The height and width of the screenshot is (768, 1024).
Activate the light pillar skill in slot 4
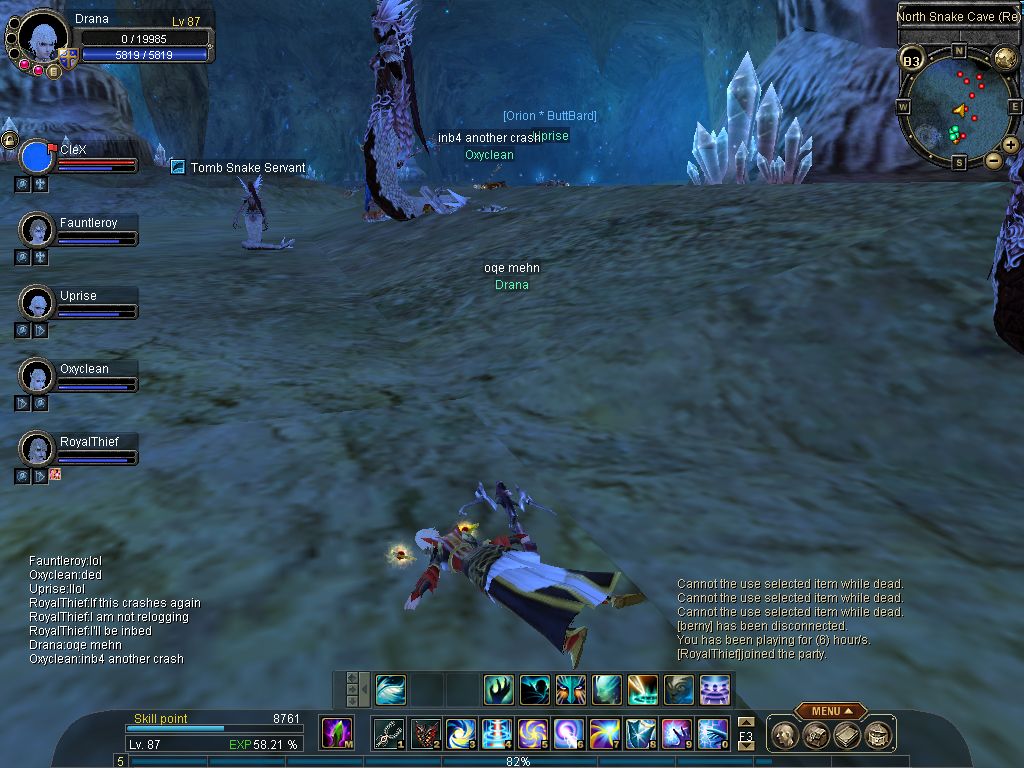496,734
